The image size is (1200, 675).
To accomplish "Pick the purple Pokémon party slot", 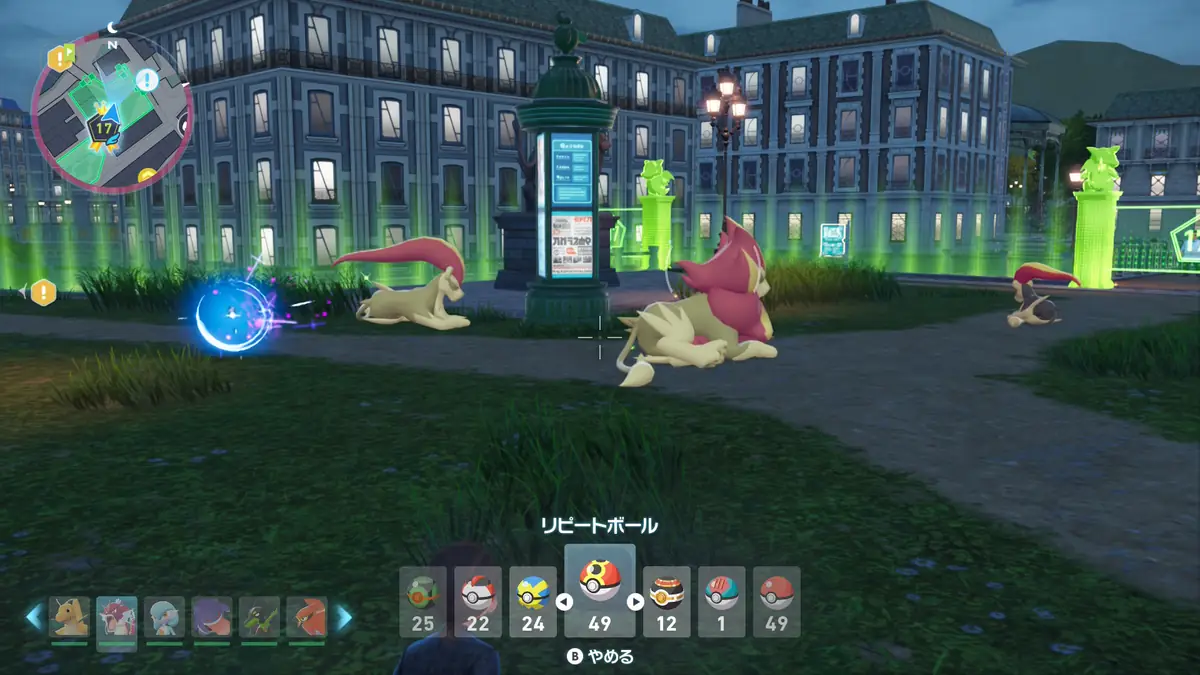I will 212,618.
